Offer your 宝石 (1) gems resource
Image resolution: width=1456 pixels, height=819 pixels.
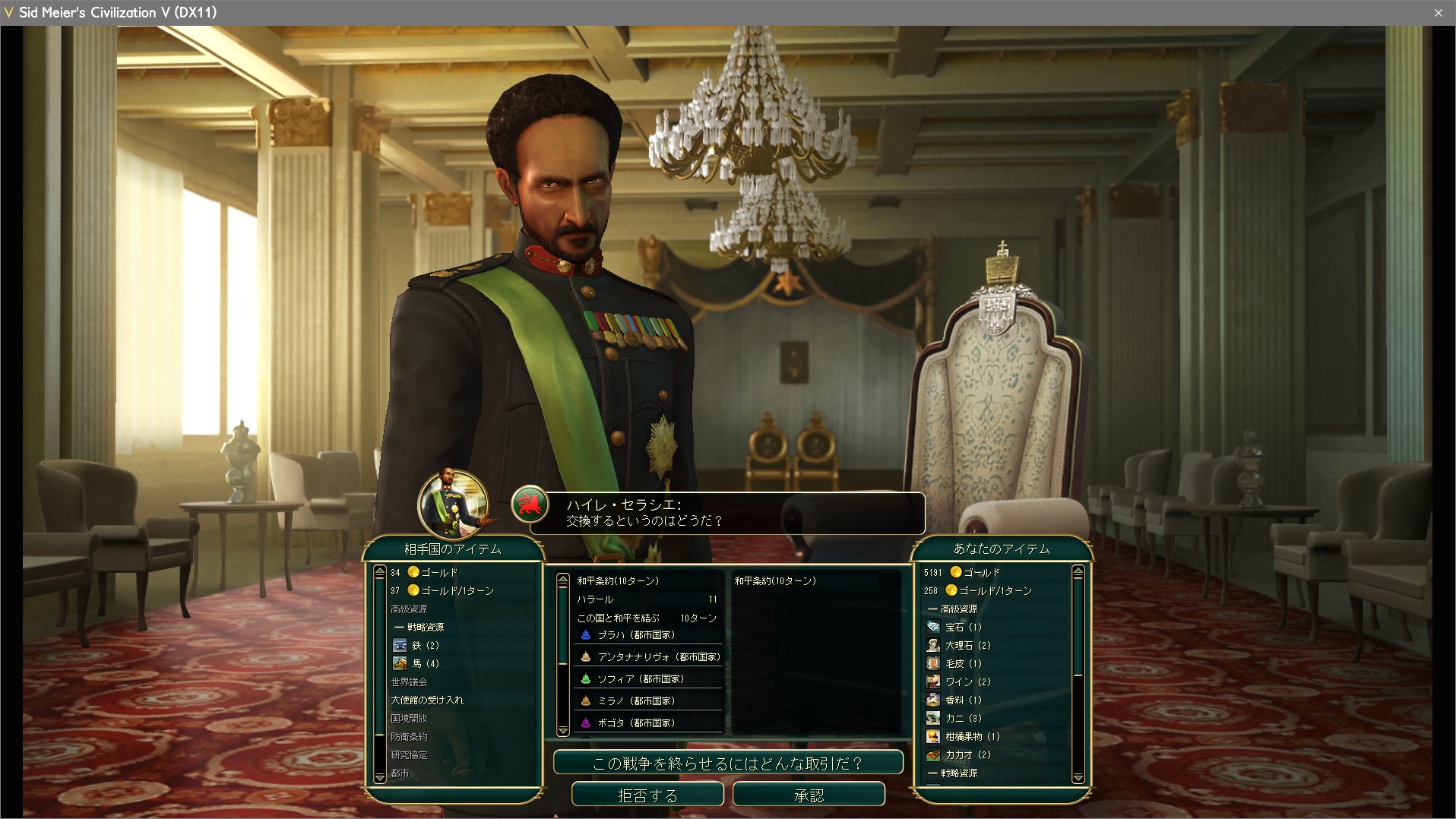pos(963,627)
